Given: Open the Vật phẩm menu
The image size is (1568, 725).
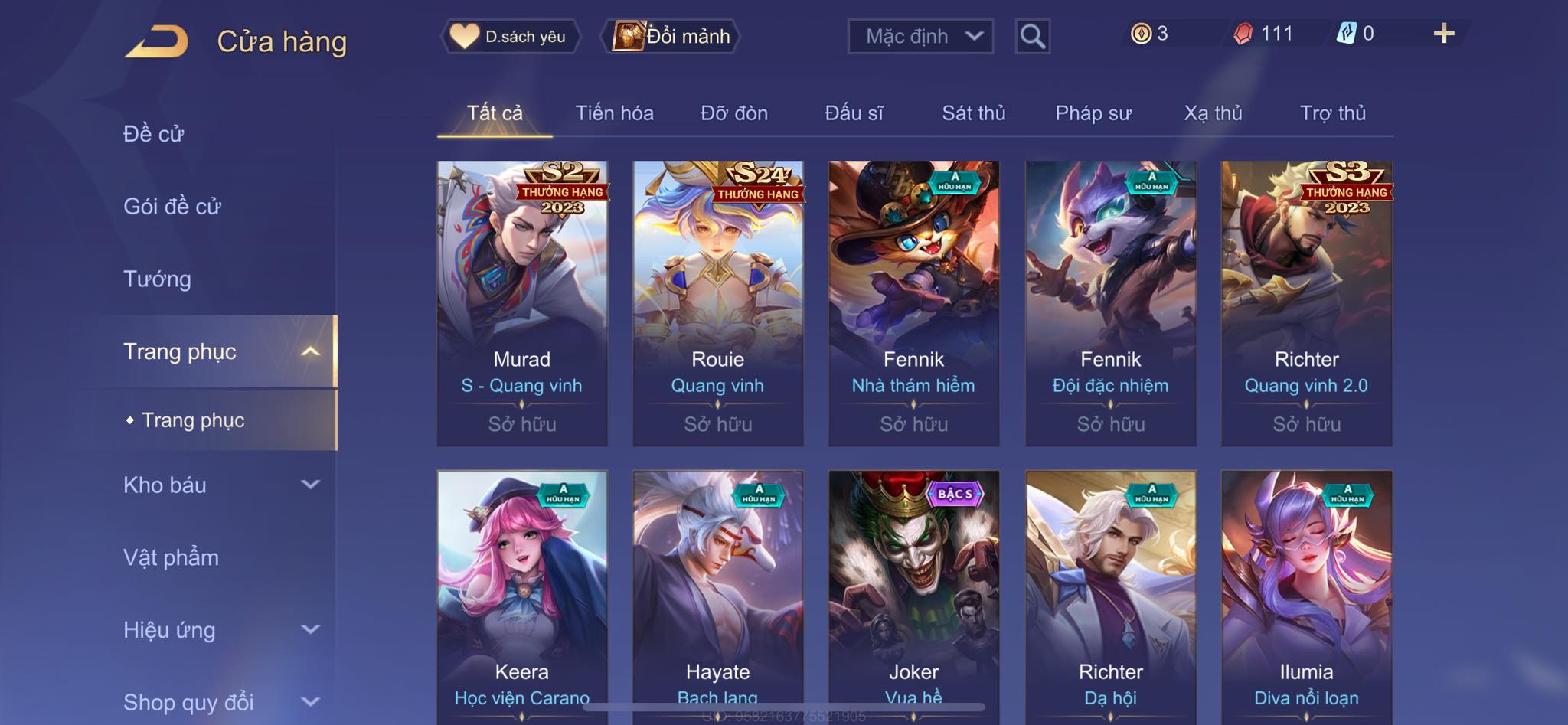Looking at the screenshot, I should 171,557.
